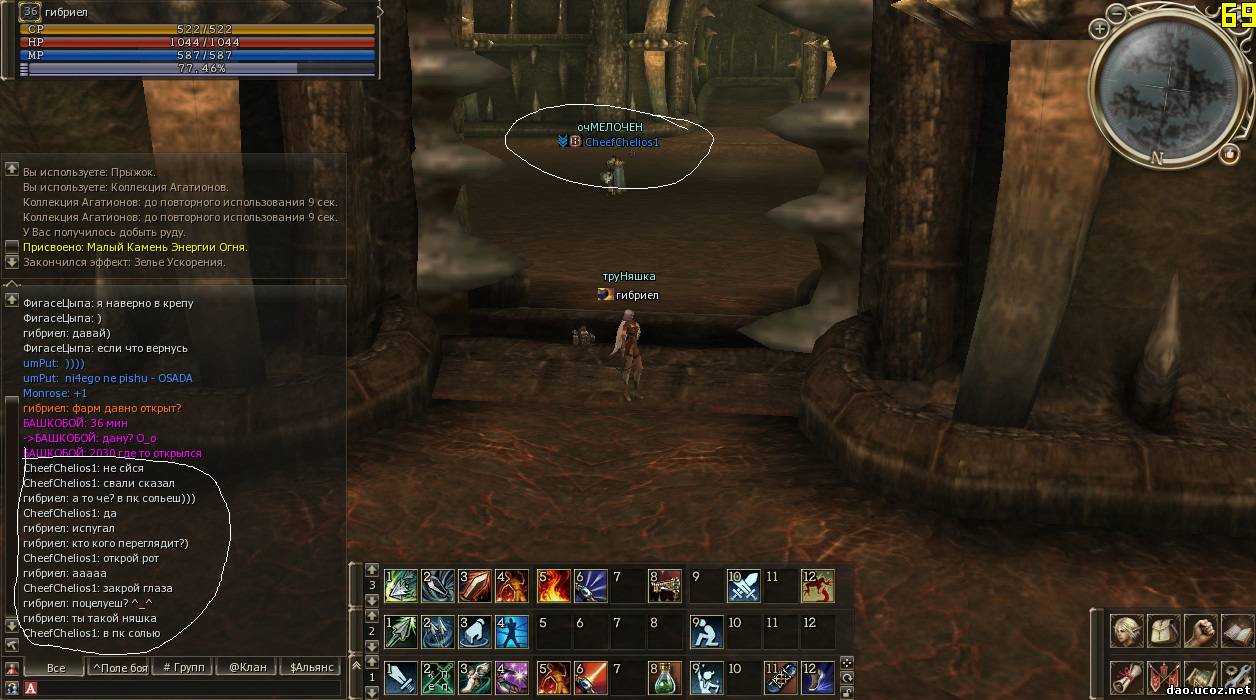Click the chat message input field

(x=190, y=688)
